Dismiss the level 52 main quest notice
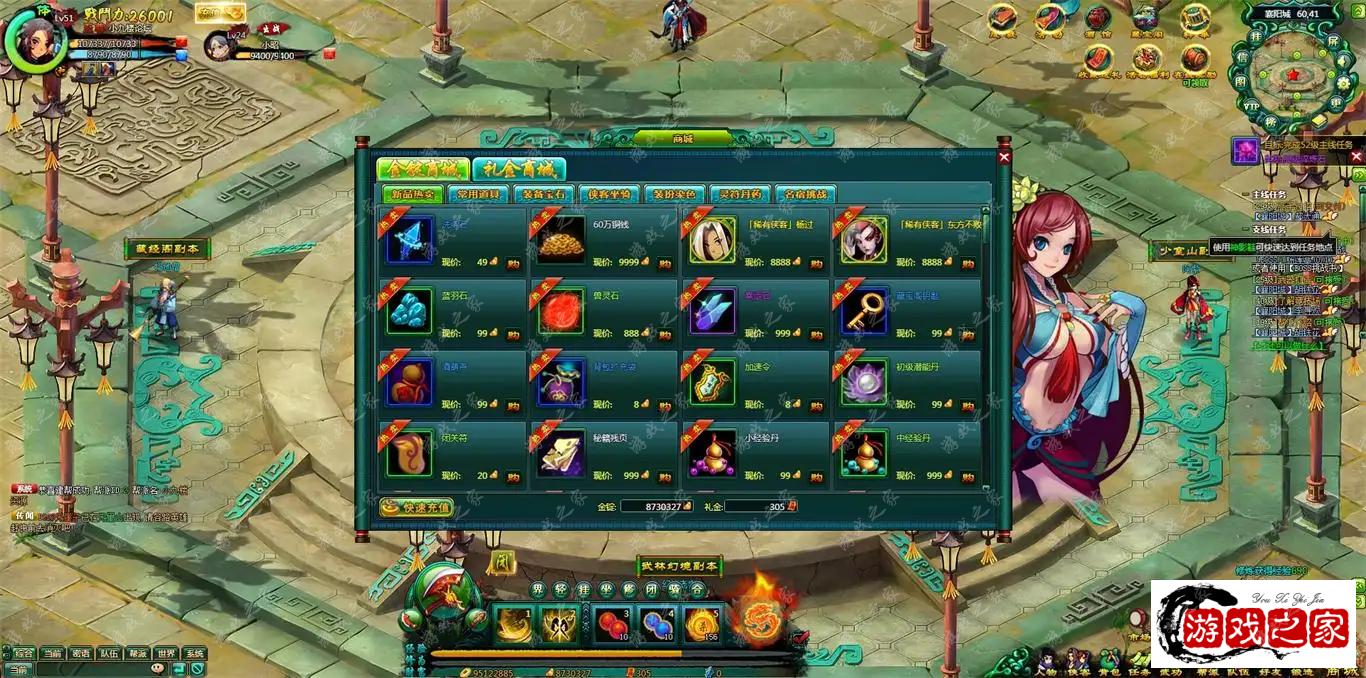This screenshot has width=1366, height=678. point(1356,156)
